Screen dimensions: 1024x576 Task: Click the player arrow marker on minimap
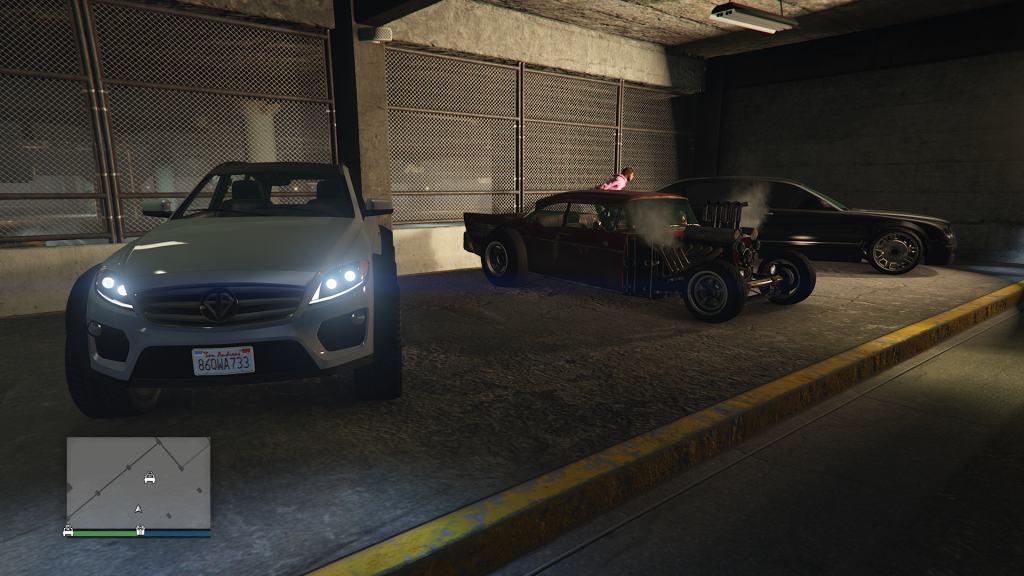138,509
